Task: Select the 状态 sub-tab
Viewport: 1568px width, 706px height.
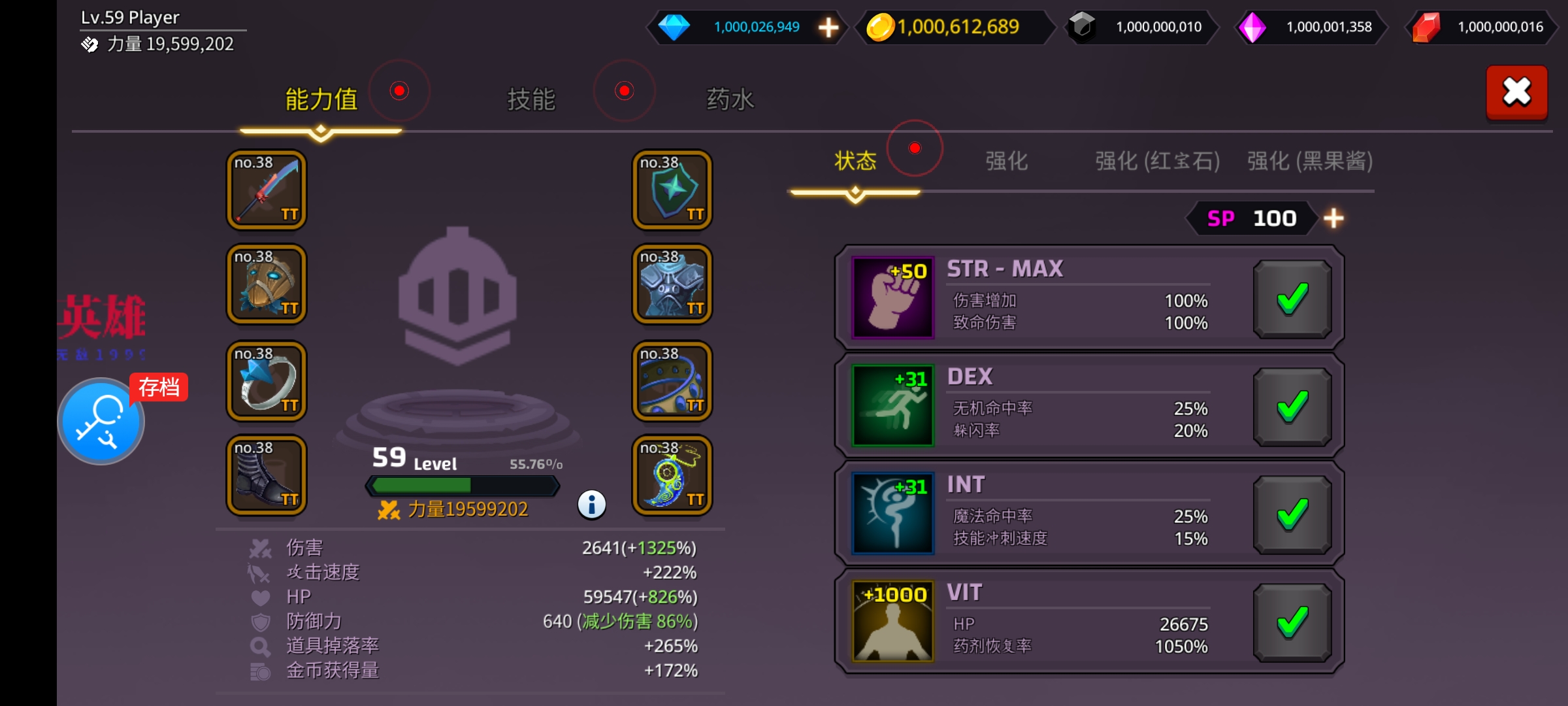Action: click(x=855, y=161)
